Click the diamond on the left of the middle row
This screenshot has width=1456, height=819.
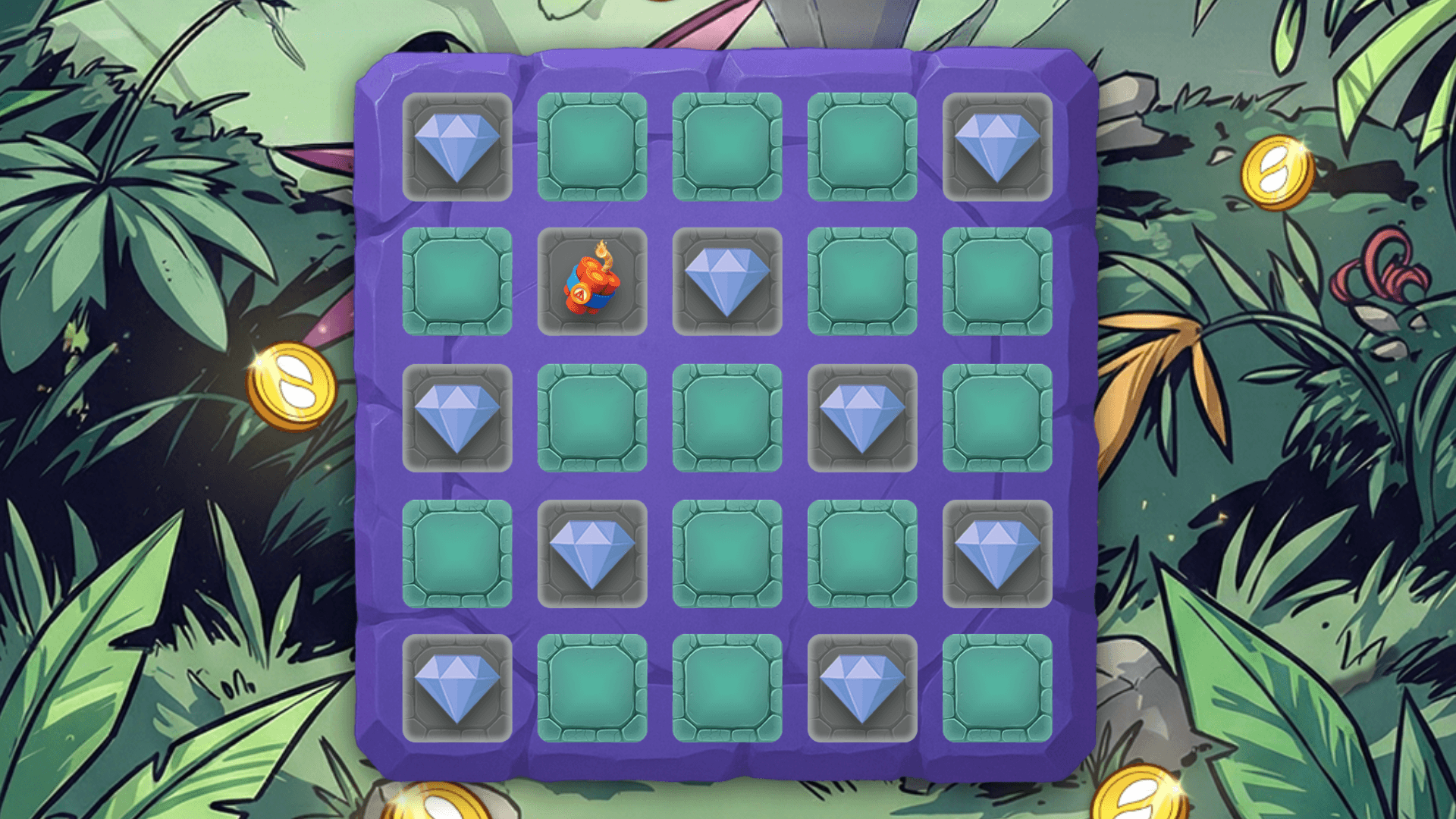pyautogui.click(x=459, y=417)
